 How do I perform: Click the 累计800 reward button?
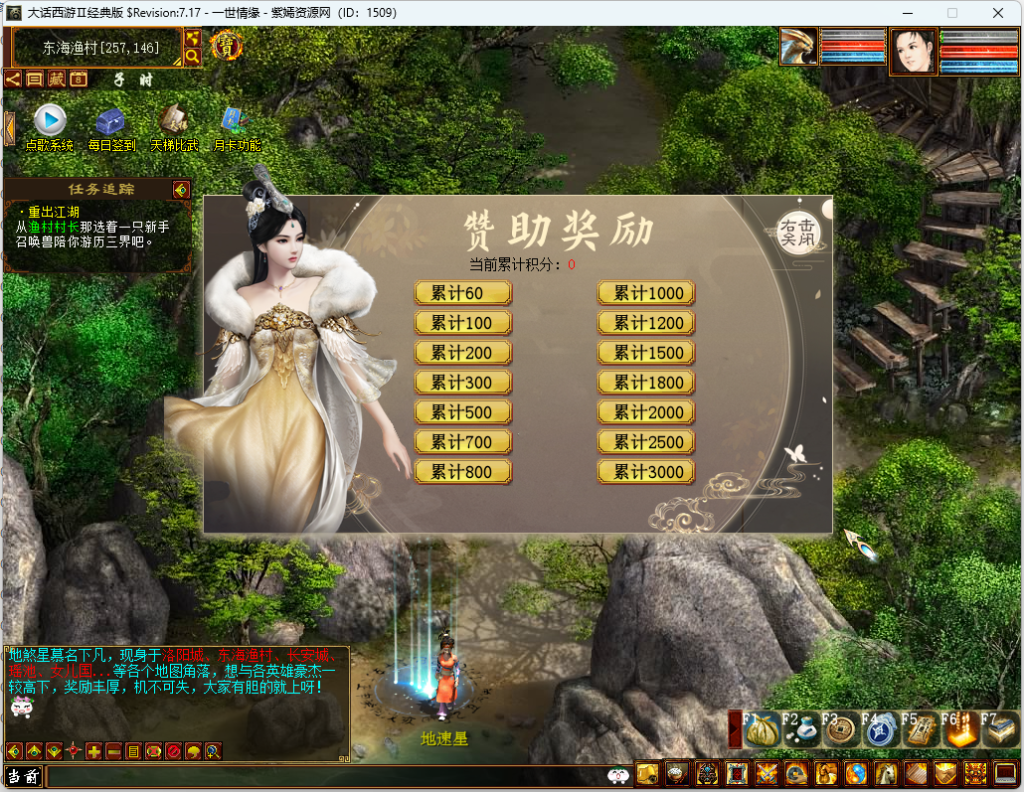462,472
